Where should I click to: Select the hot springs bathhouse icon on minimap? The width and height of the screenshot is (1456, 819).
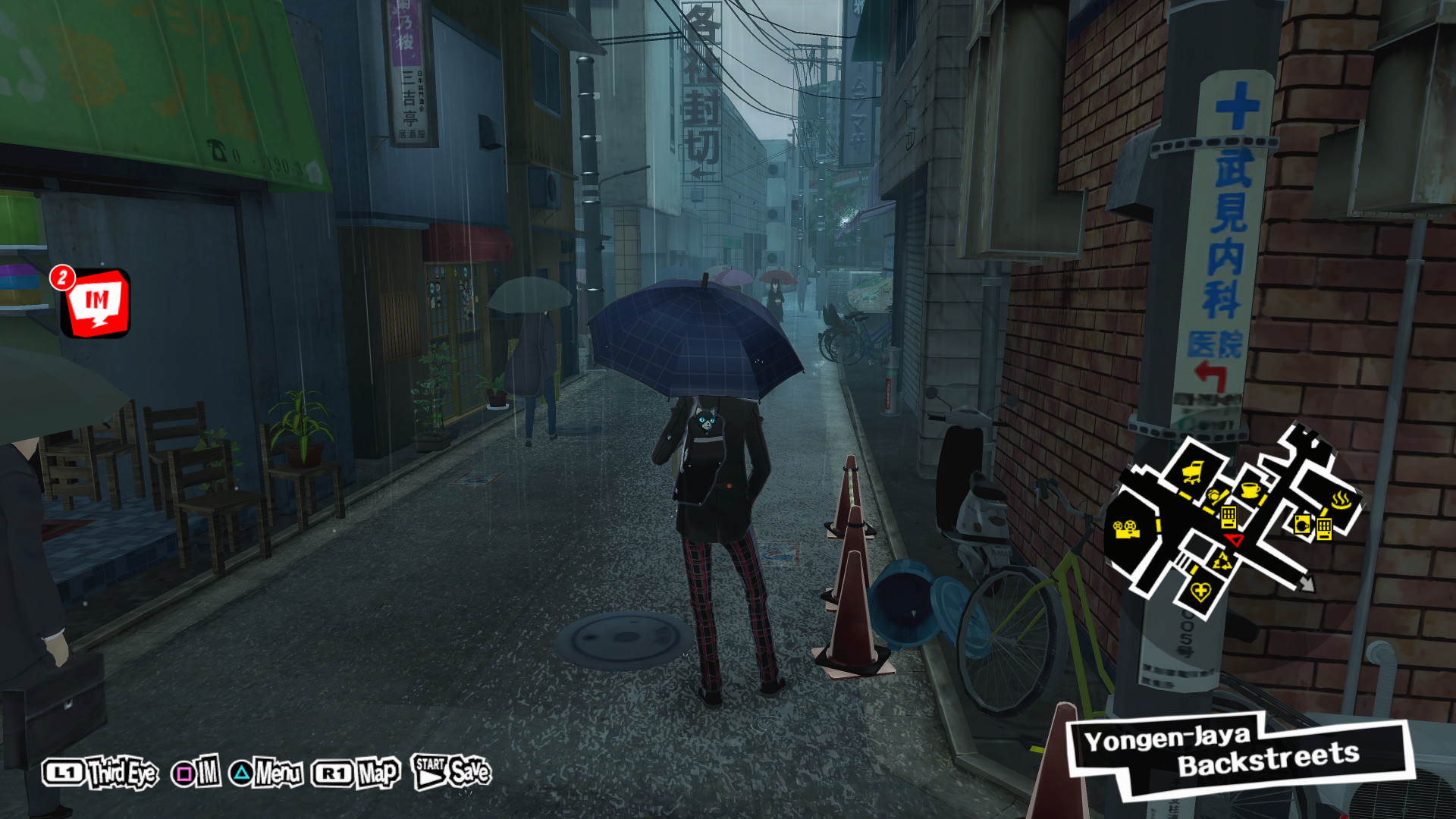coord(1340,497)
